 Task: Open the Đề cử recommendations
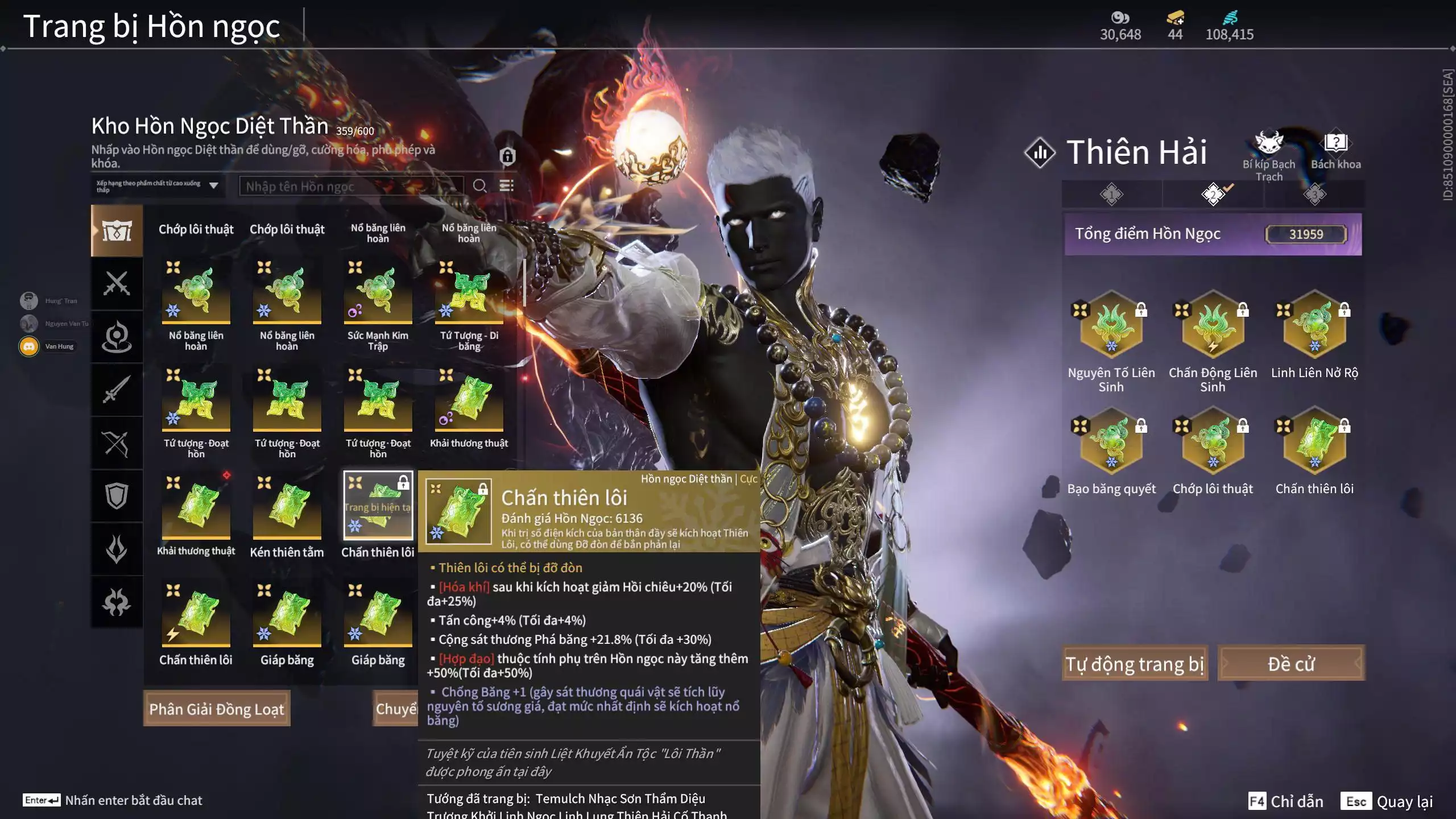pyautogui.click(x=1290, y=663)
